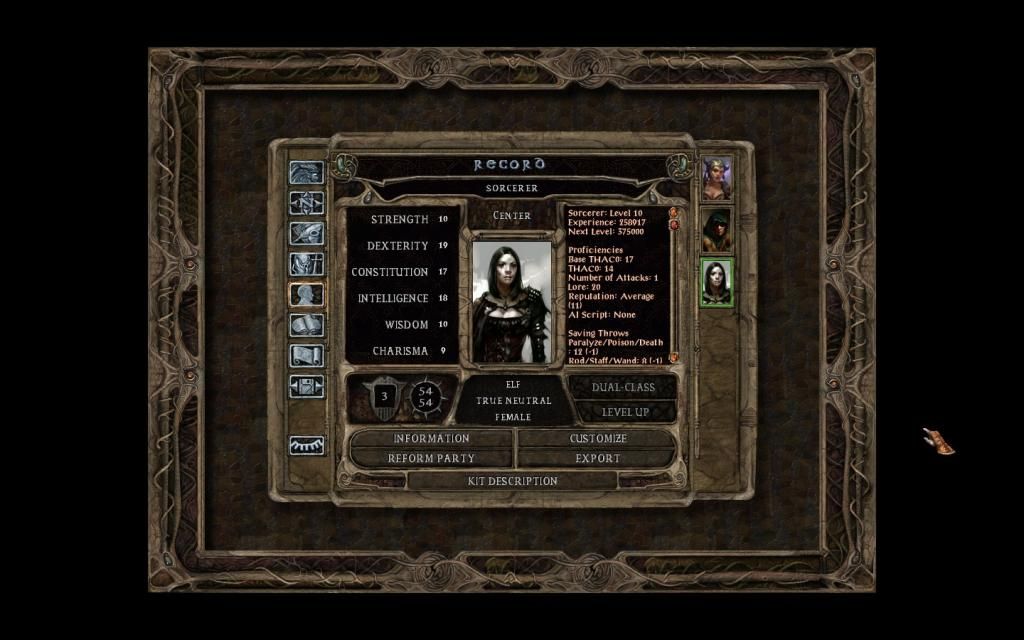The width and height of the screenshot is (1024, 640).
Task: Show the Kit Description
Action: [x=513, y=481]
